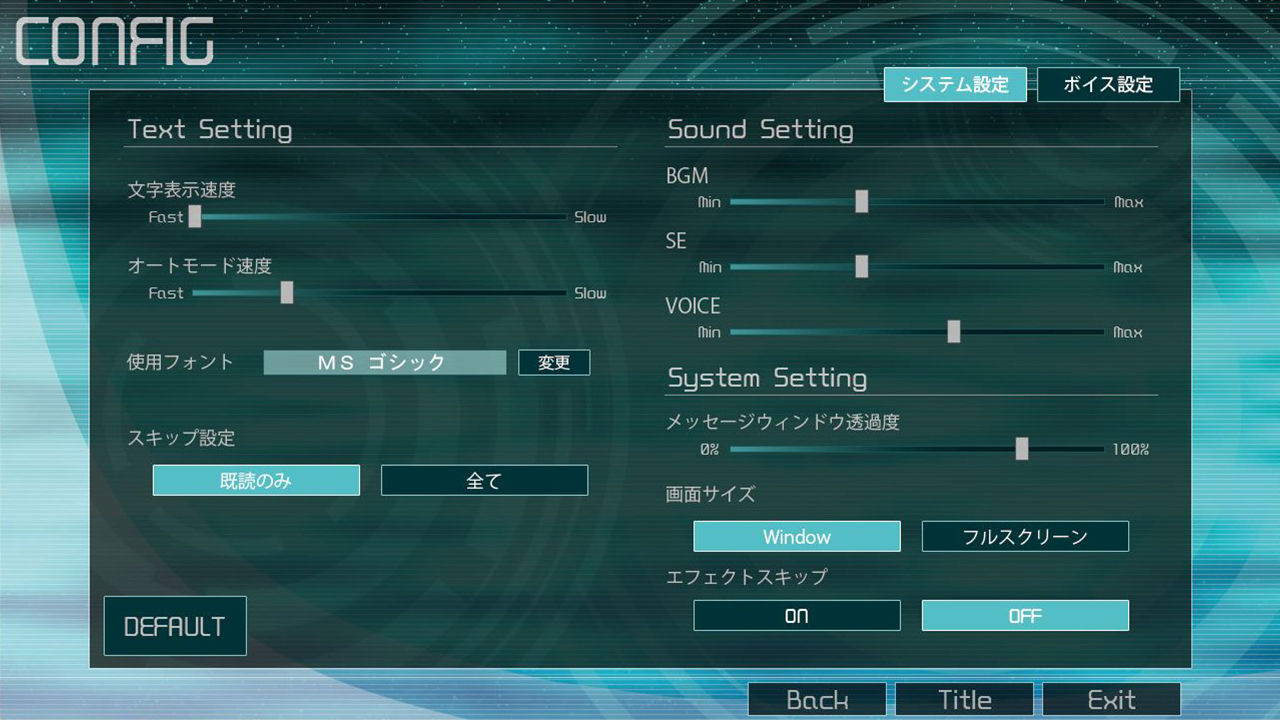Adjust the オートモード速度 slider
The width and height of the screenshot is (1280, 720).
pos(288,292)
